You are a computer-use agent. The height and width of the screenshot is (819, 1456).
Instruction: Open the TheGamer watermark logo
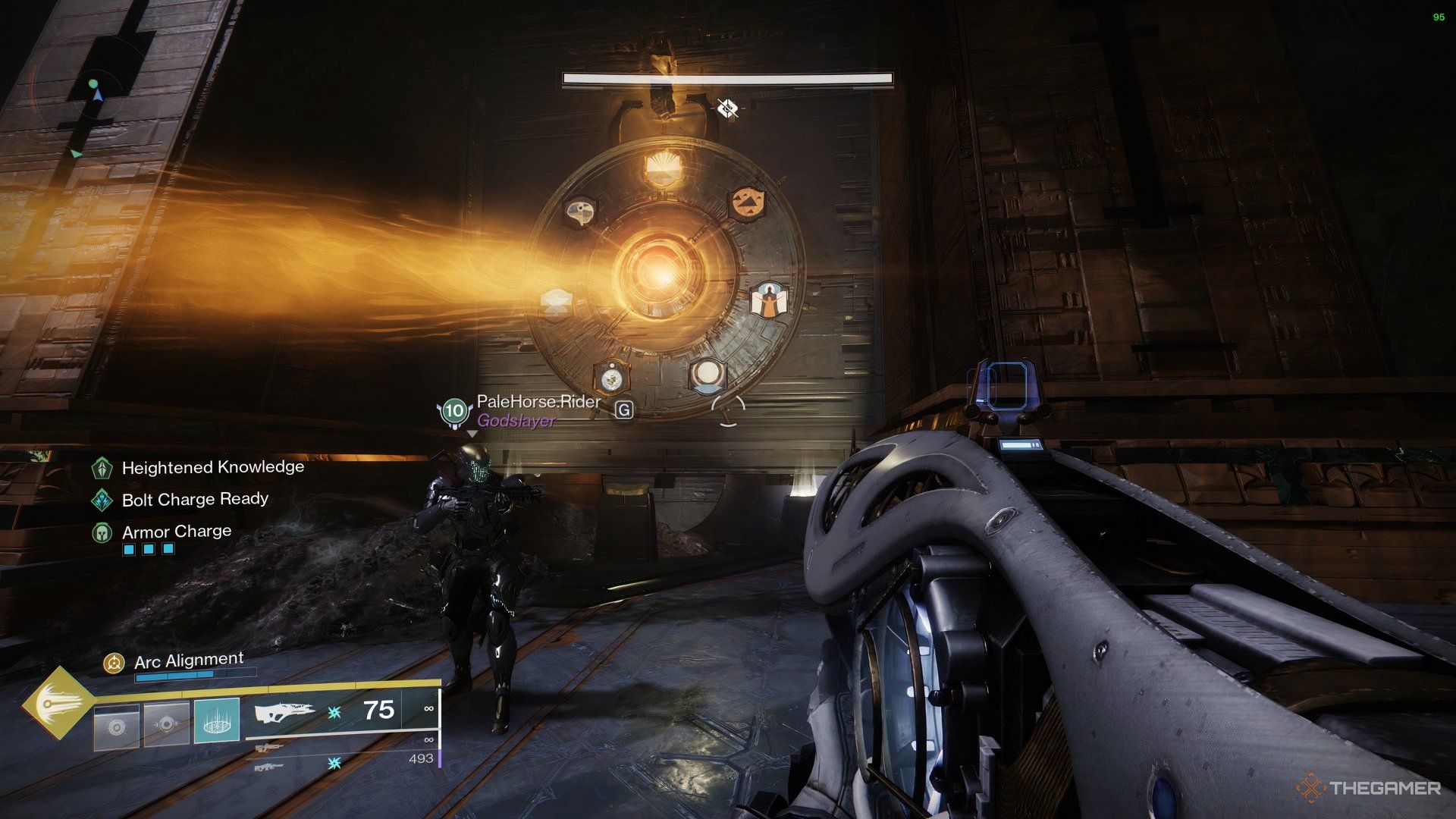pyautogui.click(x=1369, y=789)
